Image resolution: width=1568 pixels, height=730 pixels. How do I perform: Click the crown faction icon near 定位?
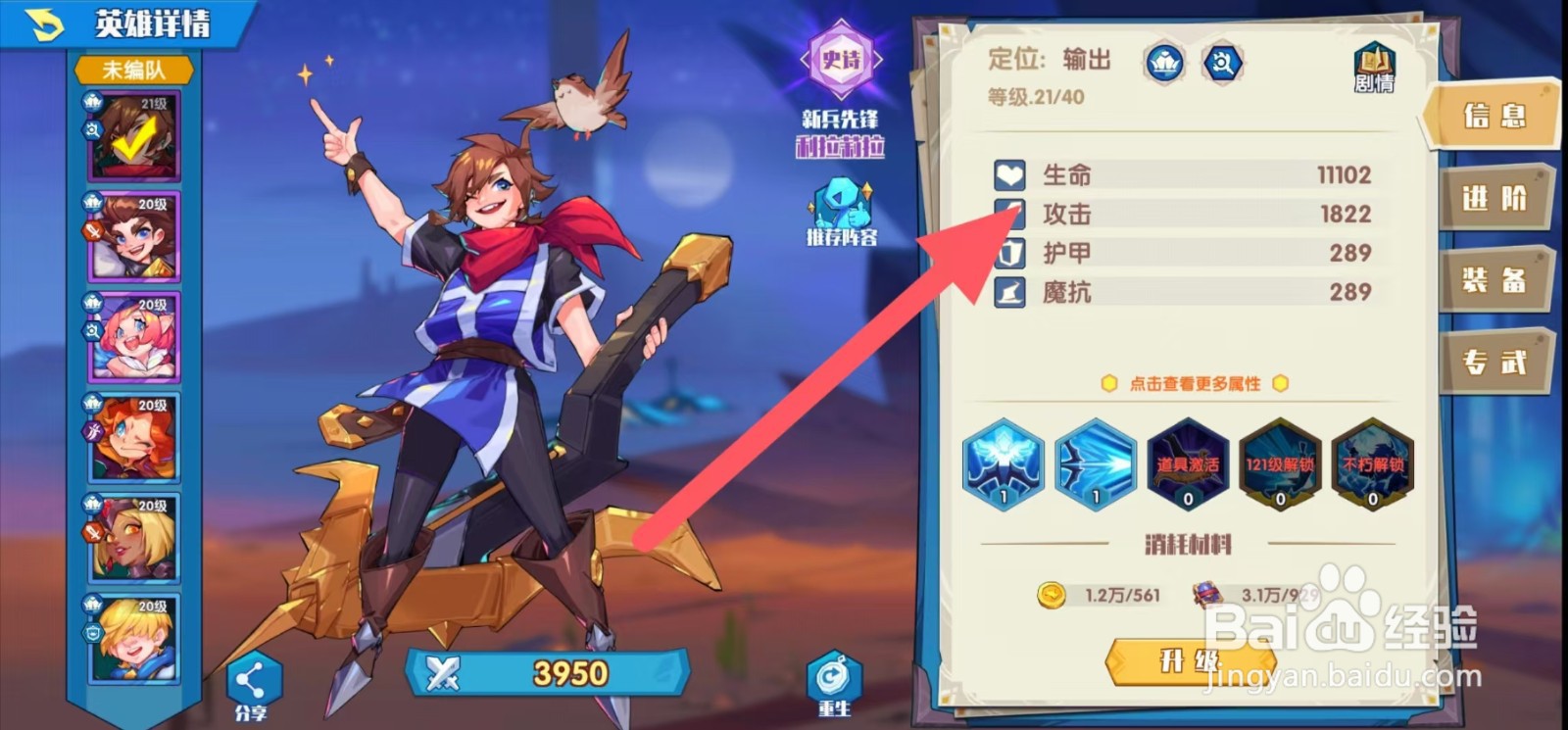coord(1164,63)
